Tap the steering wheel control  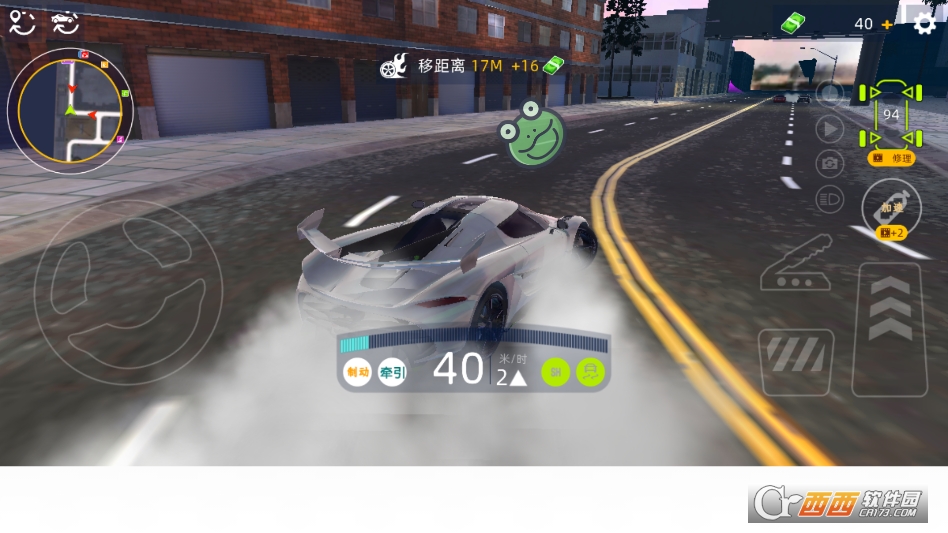[x=128, y=293]
